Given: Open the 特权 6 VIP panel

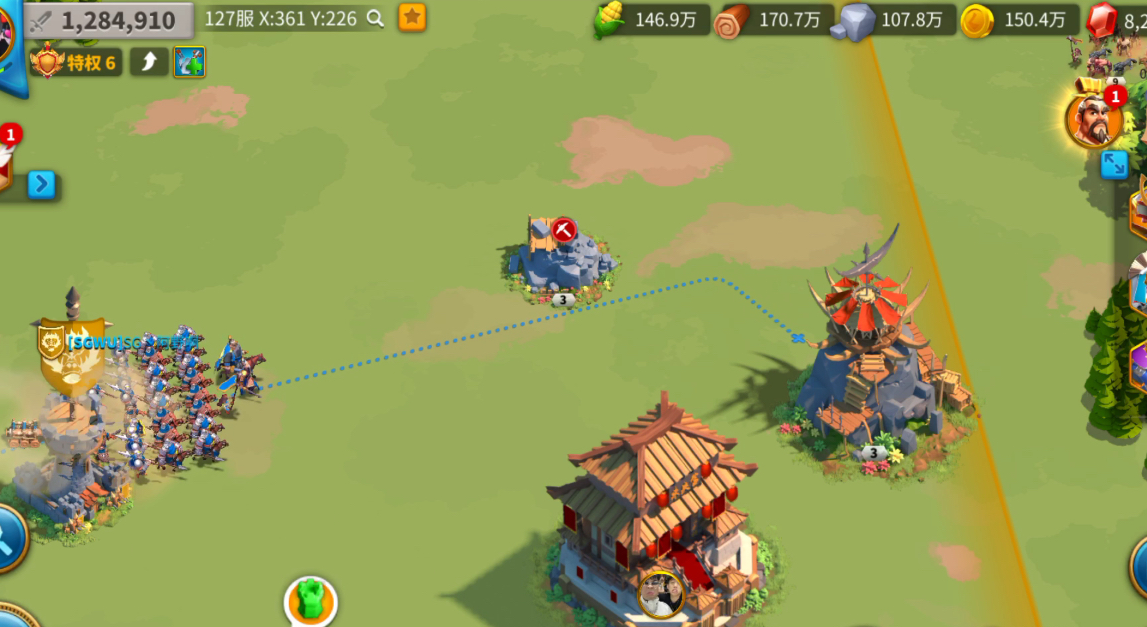Looking at the screenshot, I should click(77, 63).
